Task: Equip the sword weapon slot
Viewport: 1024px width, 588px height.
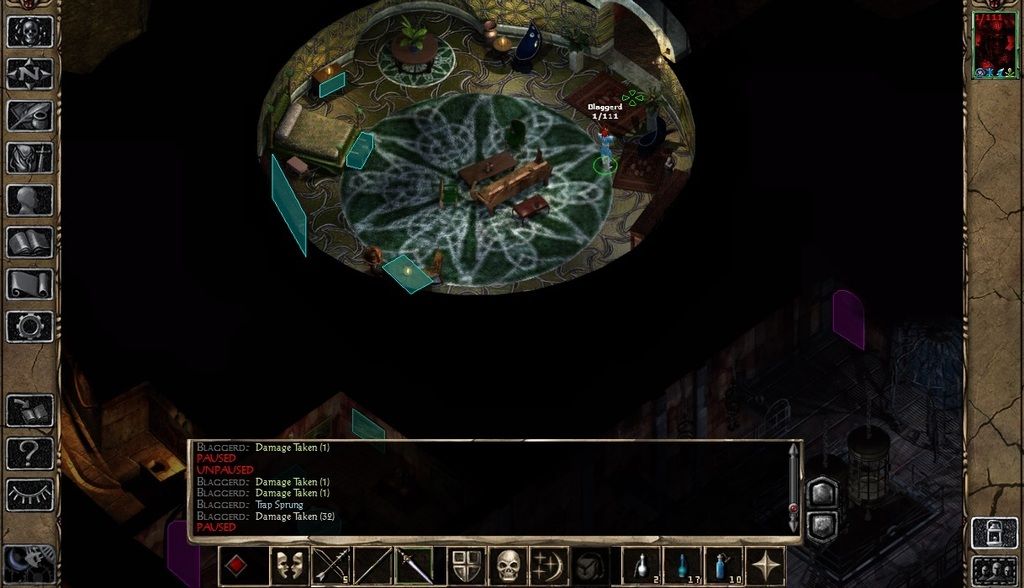Action: point(413,566)
